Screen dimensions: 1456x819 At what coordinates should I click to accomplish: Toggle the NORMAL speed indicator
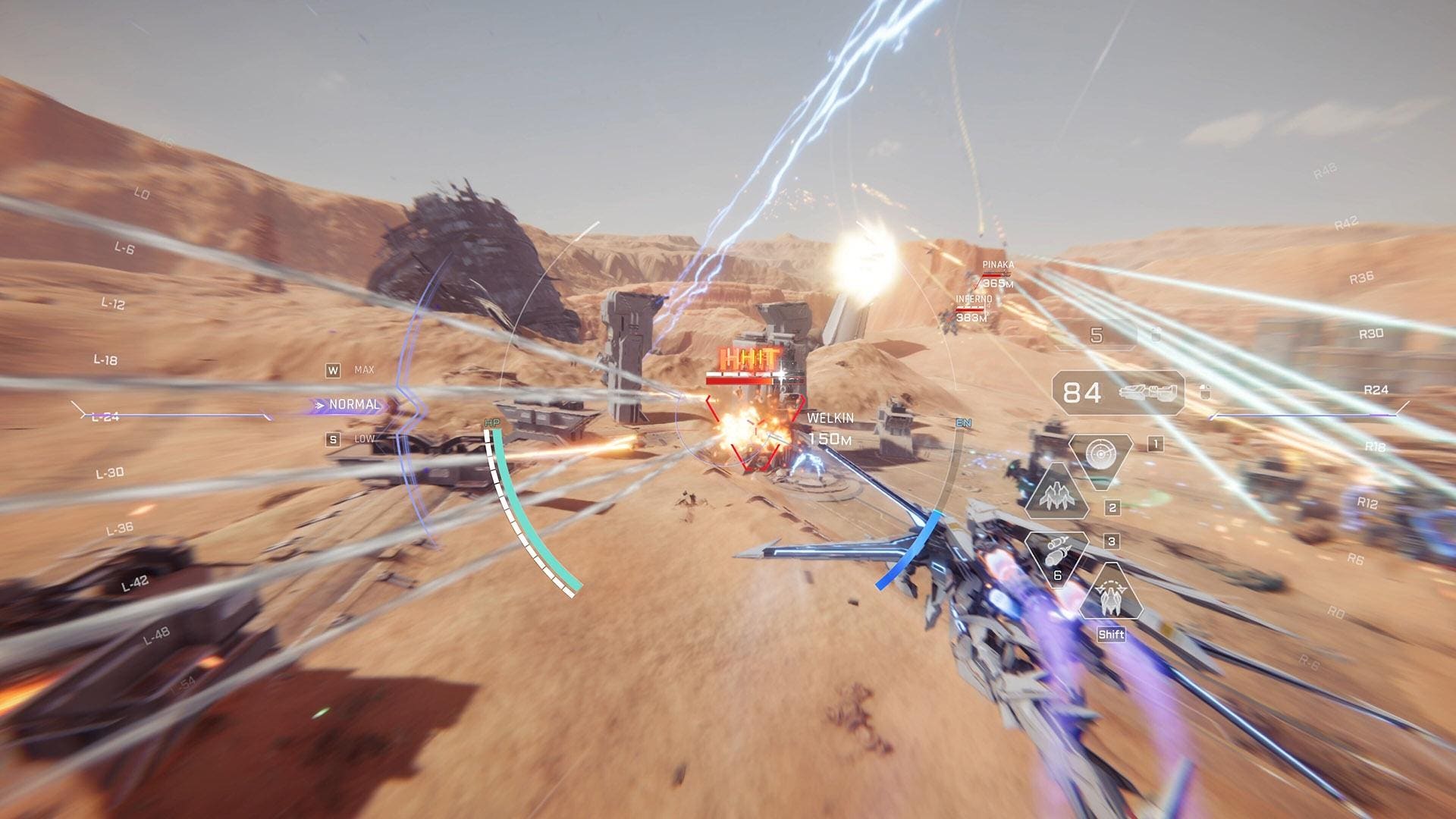point(353,405)
